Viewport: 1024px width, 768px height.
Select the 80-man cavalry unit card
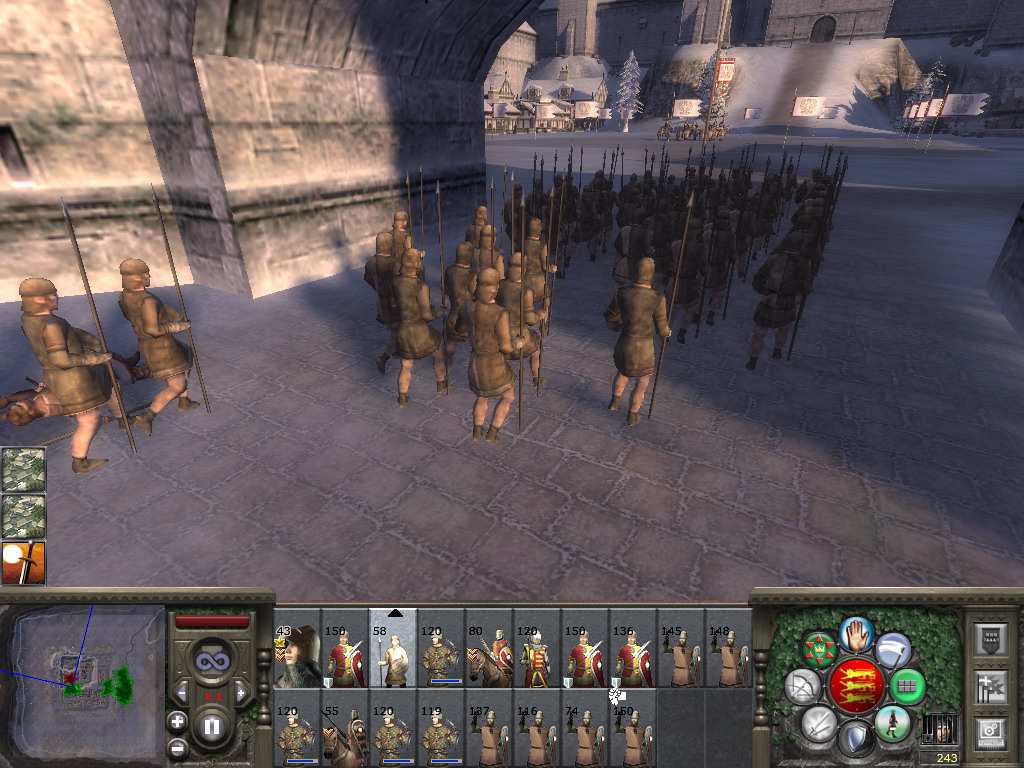tap(489, 657)
